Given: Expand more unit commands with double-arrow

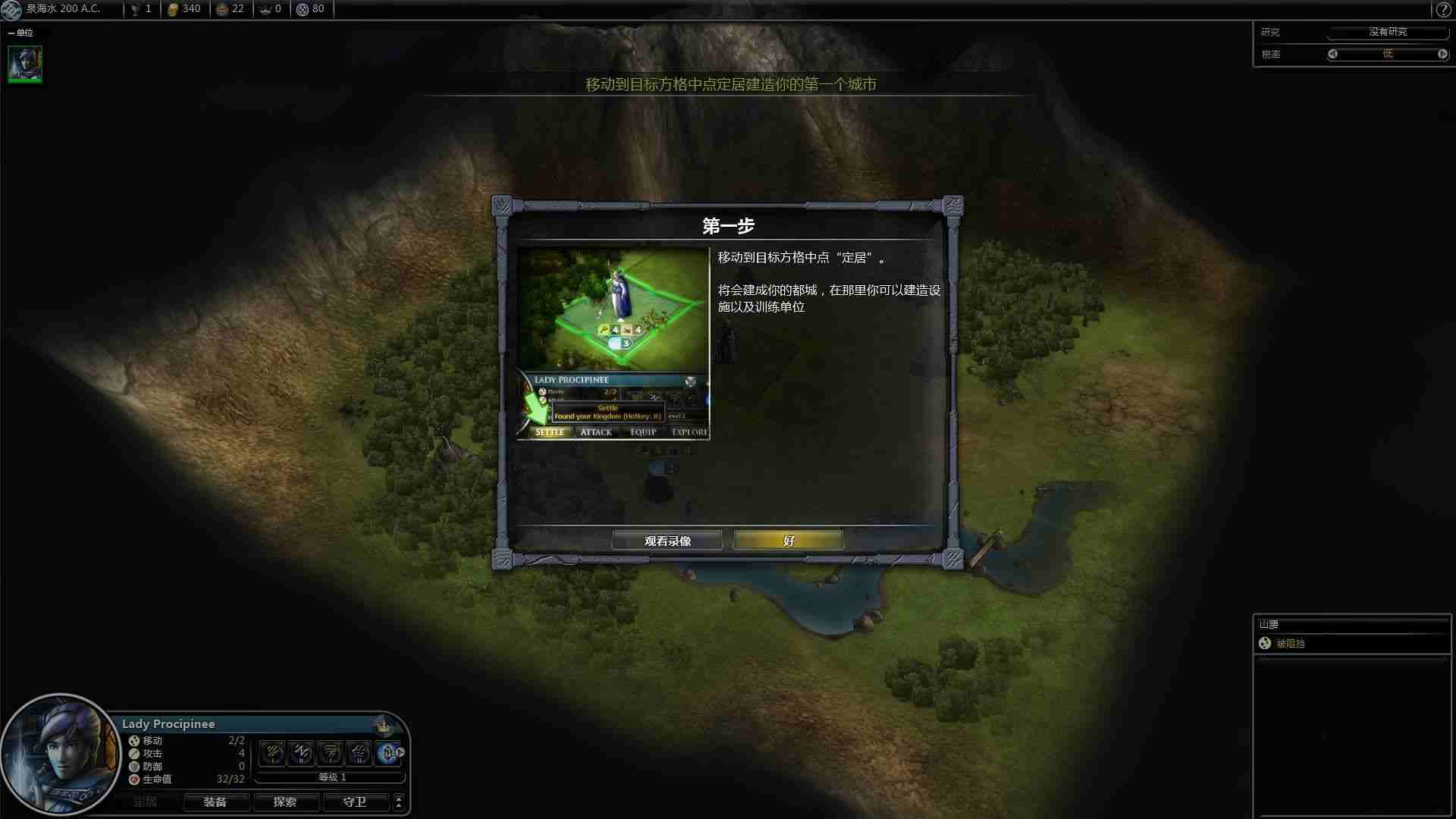Looking at the screenshot, I should [x=399, y=802].
